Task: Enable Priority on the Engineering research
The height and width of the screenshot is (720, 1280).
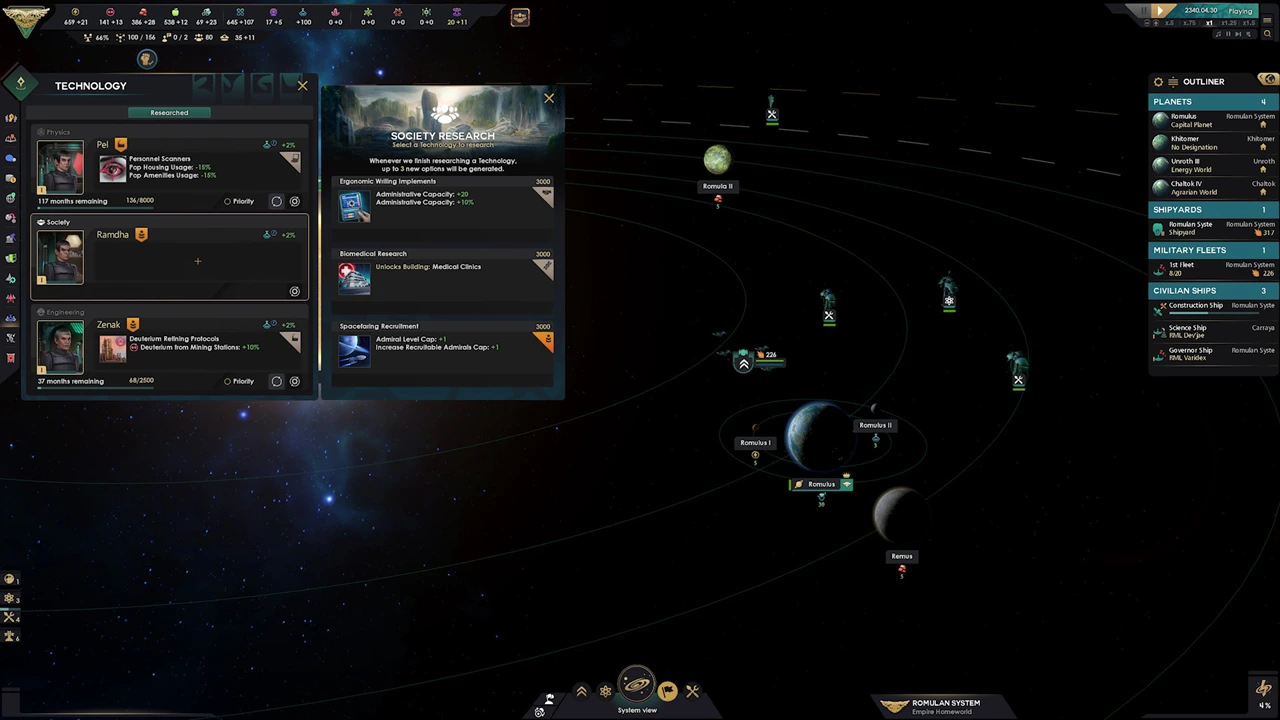Action: (x=228, y=381)
